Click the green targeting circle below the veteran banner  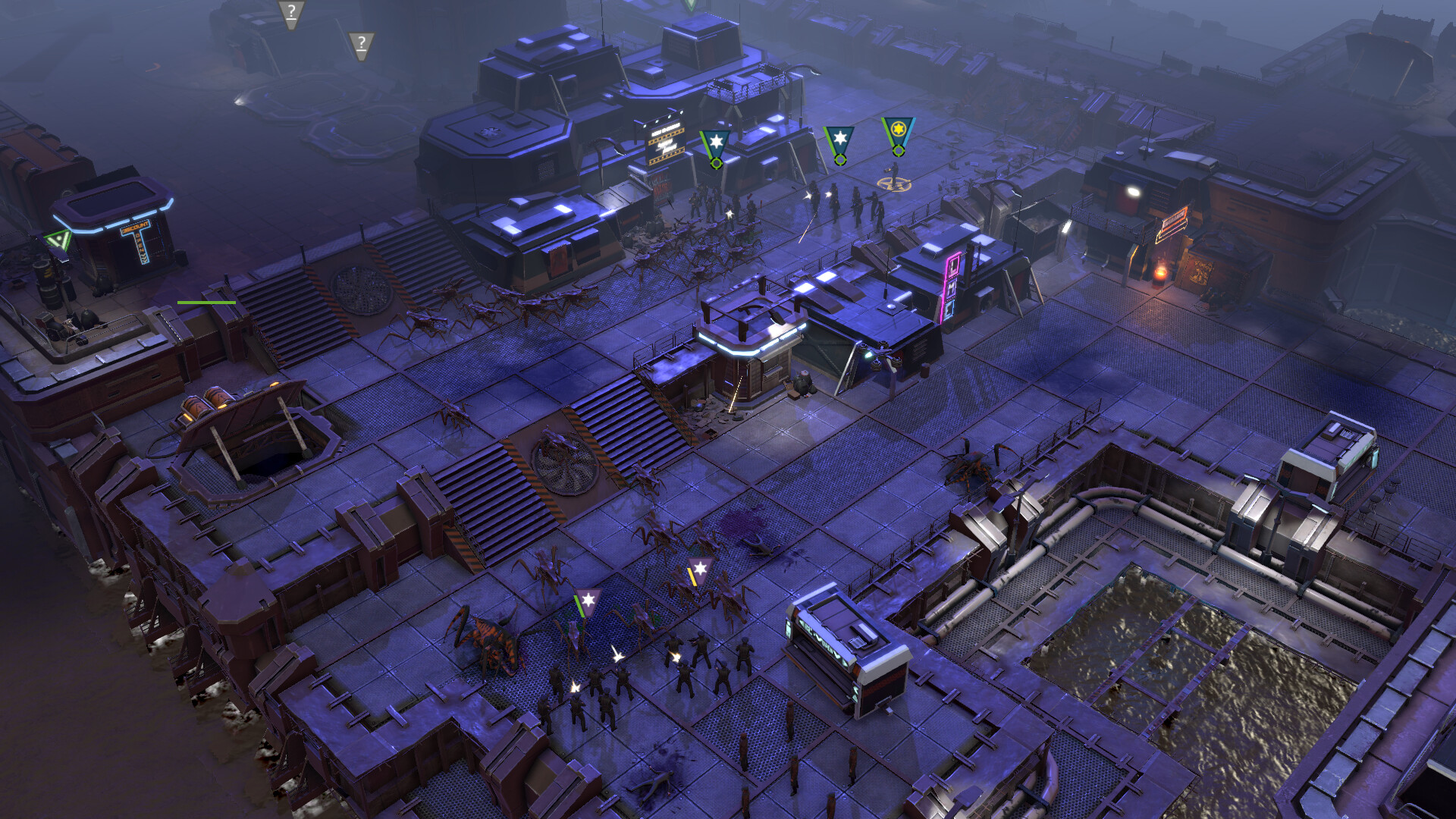[898, 152]
